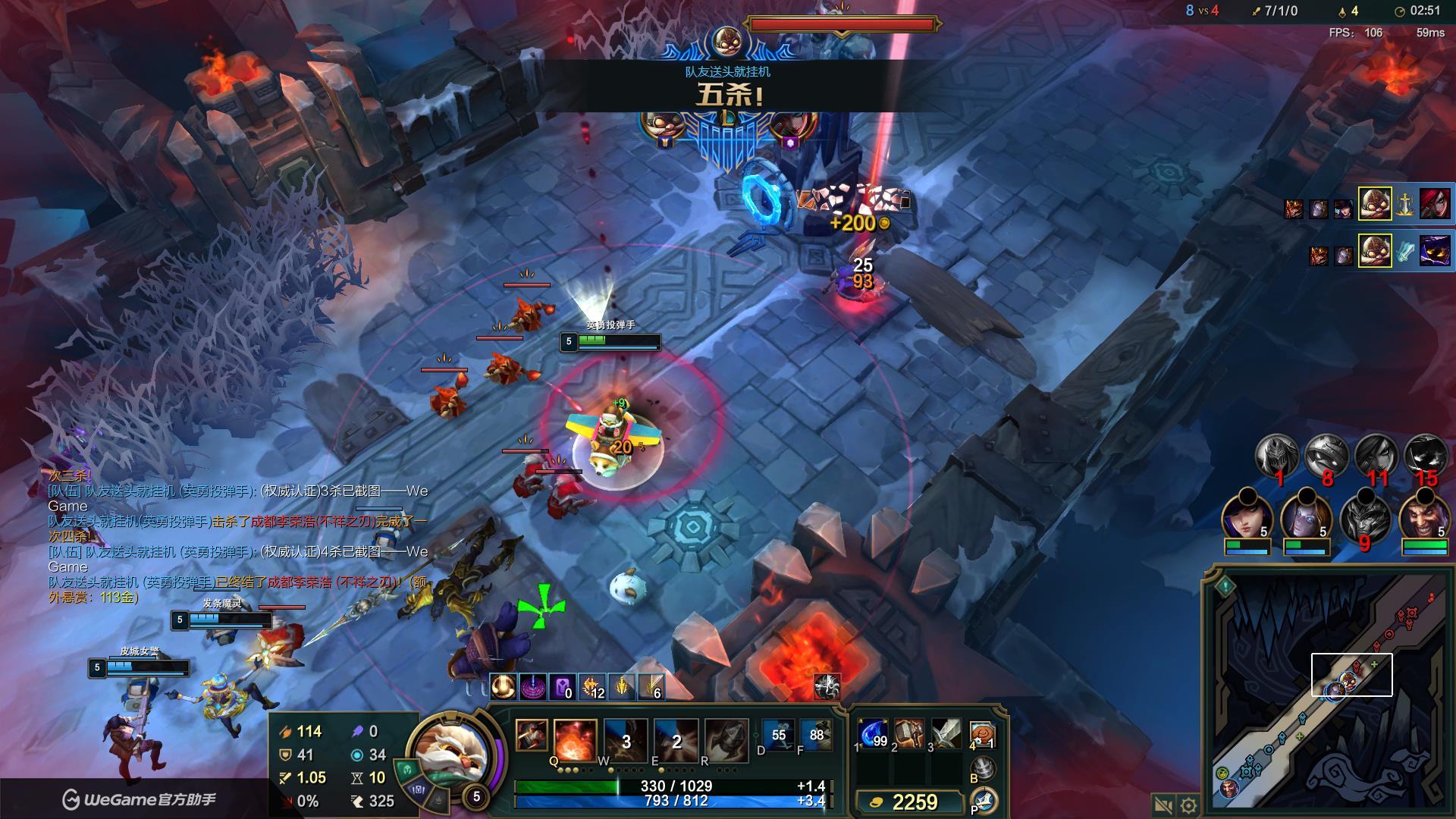Select the sword item in slot 3
Viewport: 1456px width, 819px height.
pos(946,734)
